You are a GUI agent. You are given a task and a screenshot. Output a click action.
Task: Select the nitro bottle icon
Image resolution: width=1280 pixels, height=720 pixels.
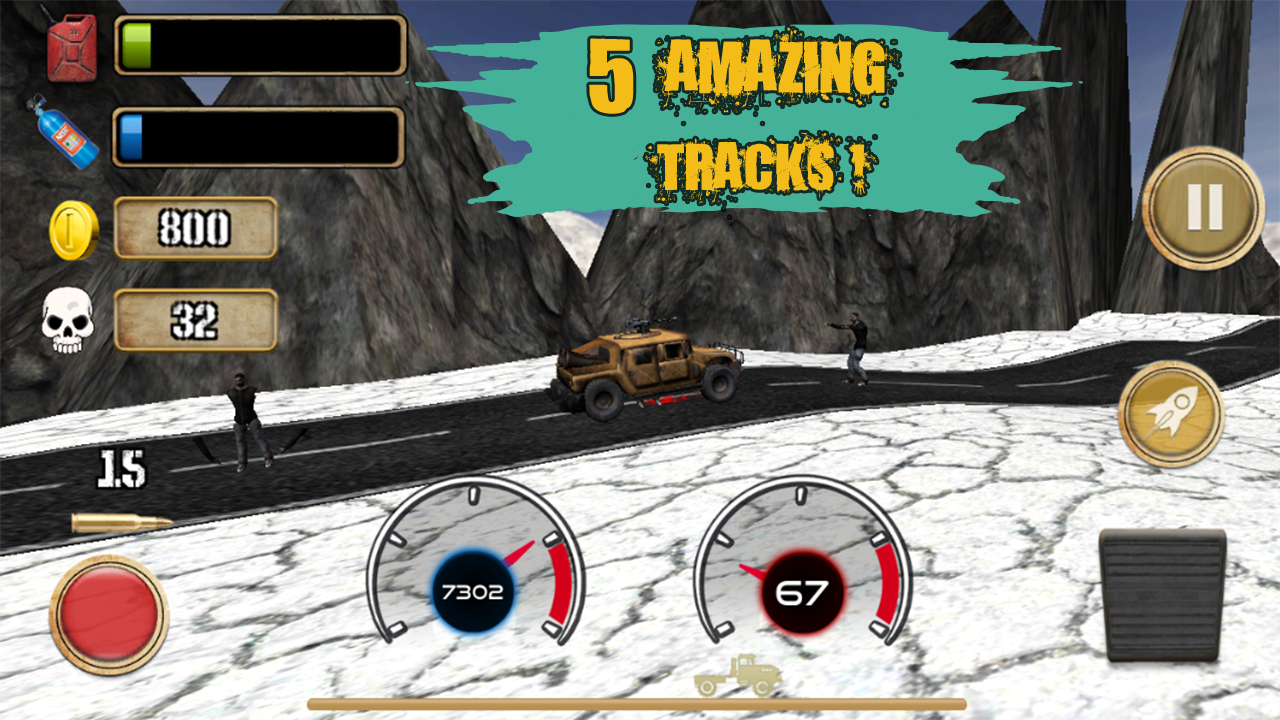click(62, 137)
